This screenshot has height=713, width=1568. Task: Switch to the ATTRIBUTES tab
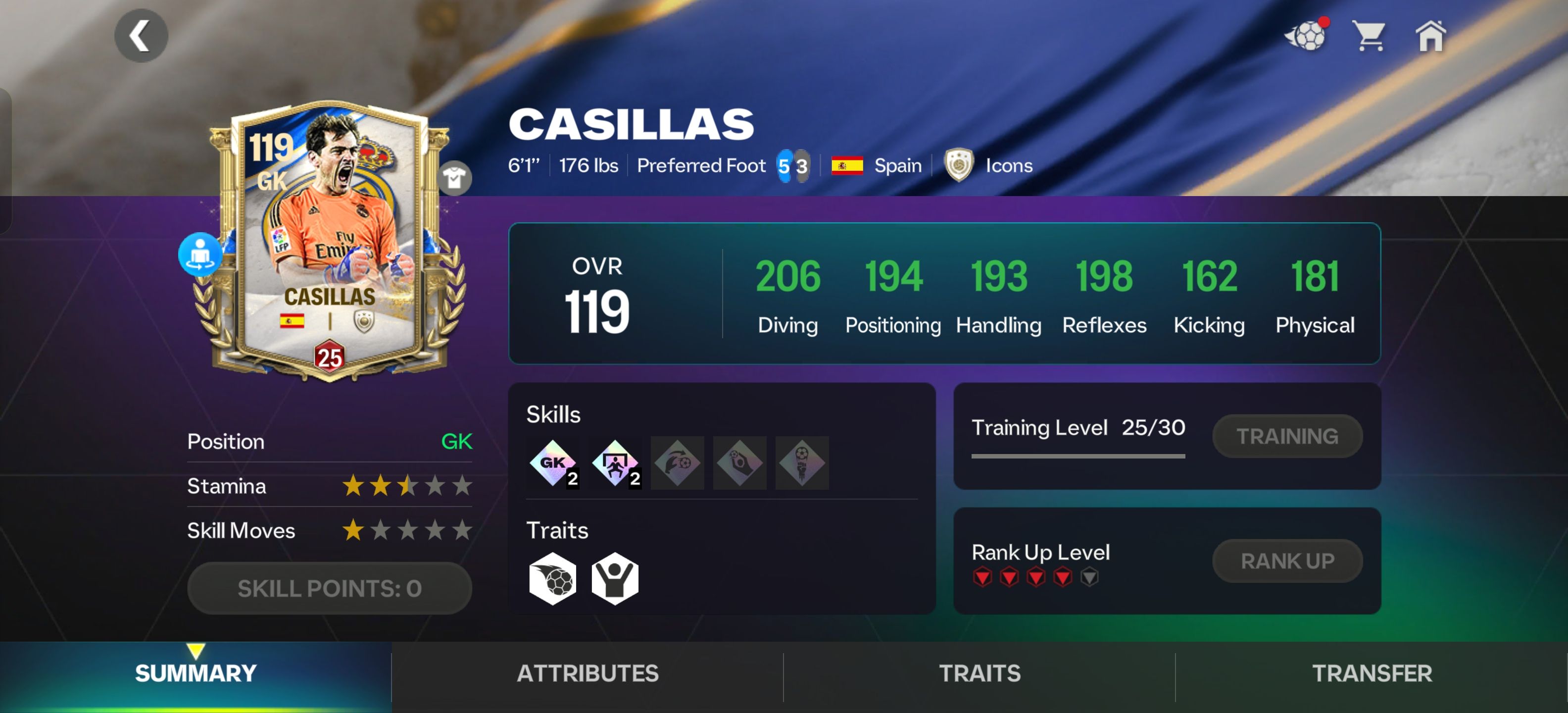coord(587,673)
